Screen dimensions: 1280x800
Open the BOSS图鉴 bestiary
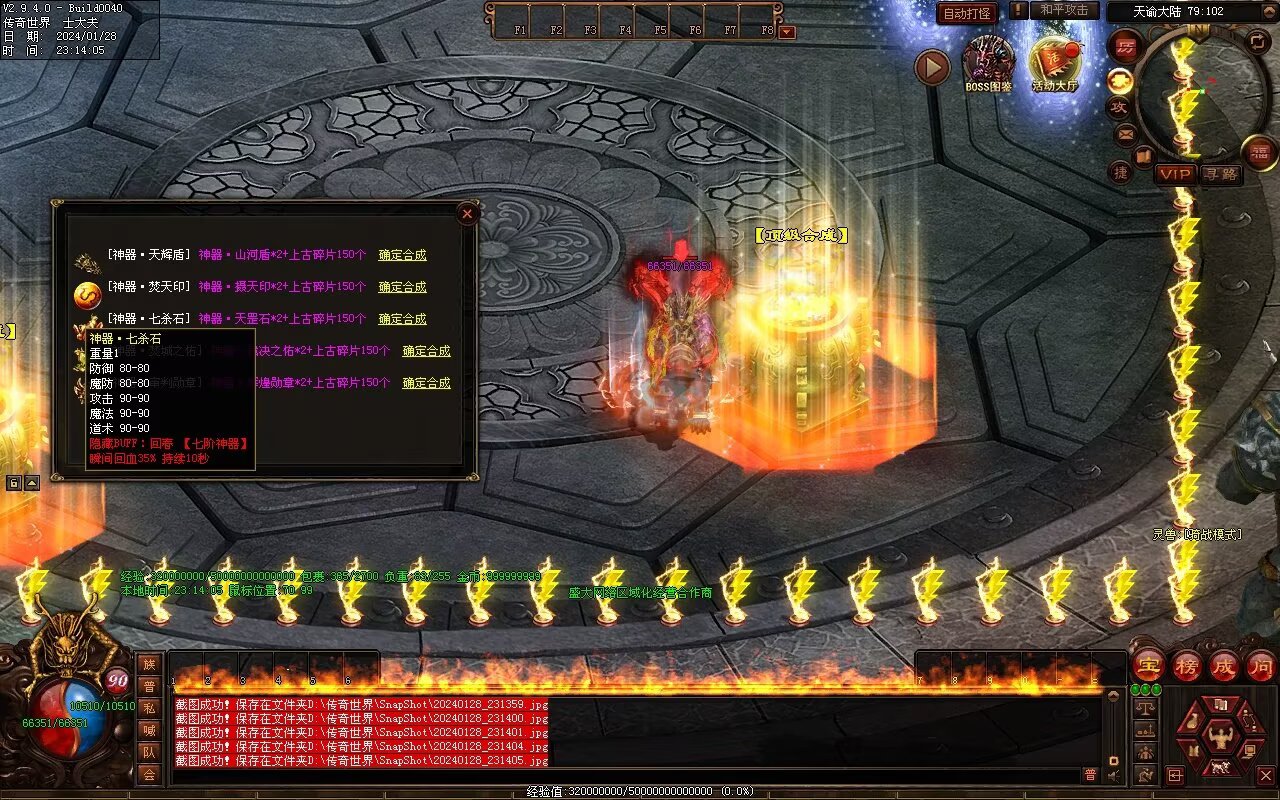coord(988,63)
